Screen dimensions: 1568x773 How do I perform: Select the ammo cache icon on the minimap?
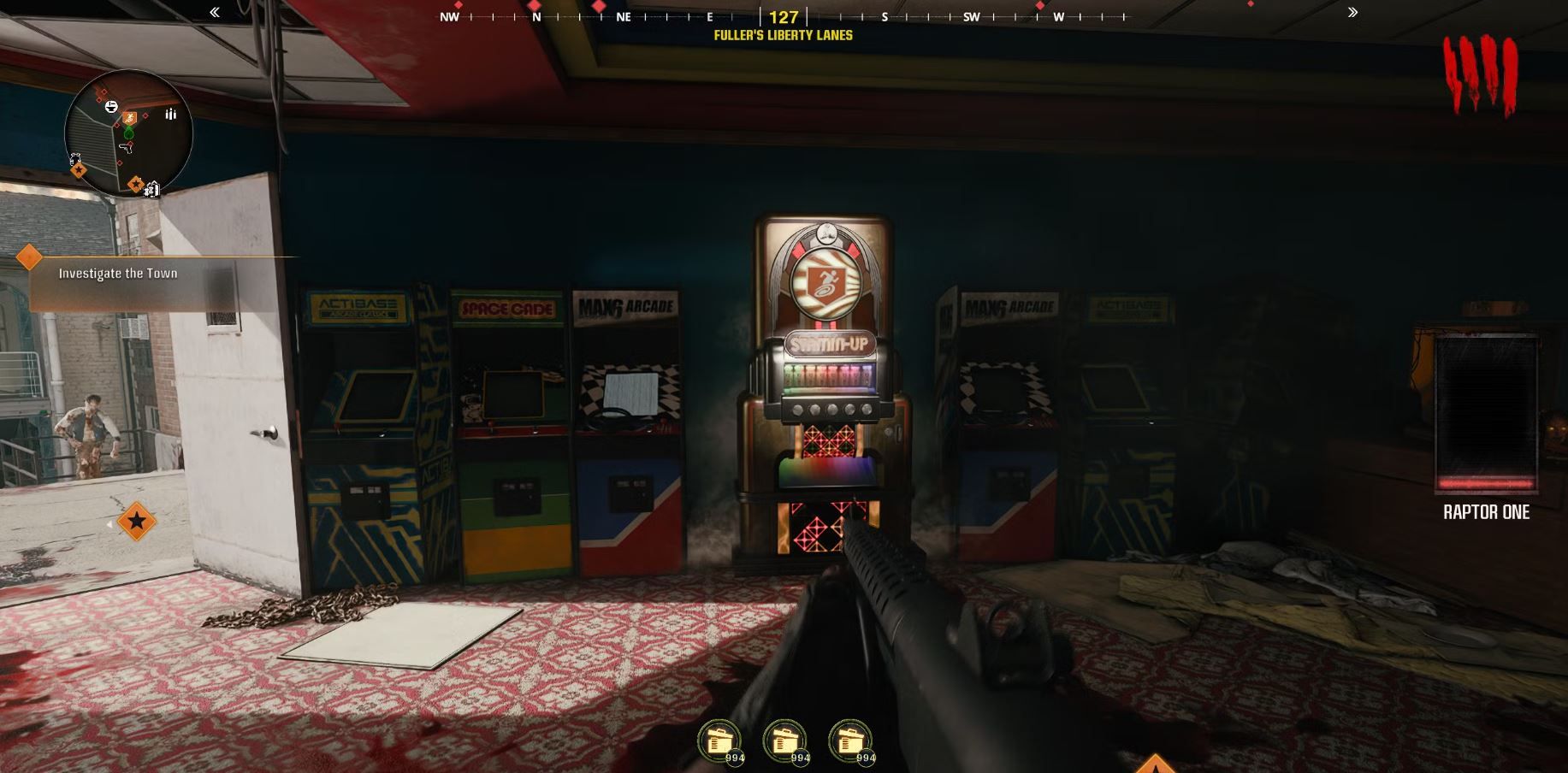(x=171, y=113)
